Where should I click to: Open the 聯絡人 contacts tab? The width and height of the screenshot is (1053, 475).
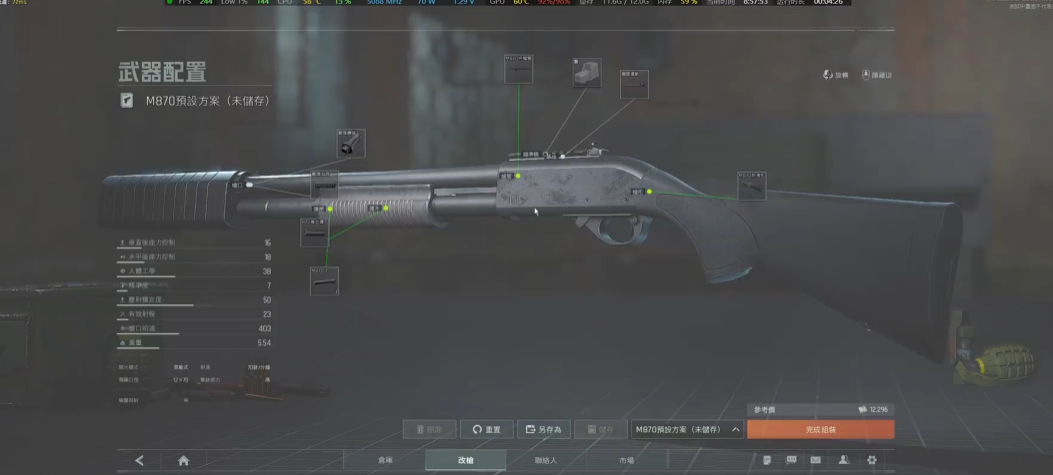pos(545,460)
